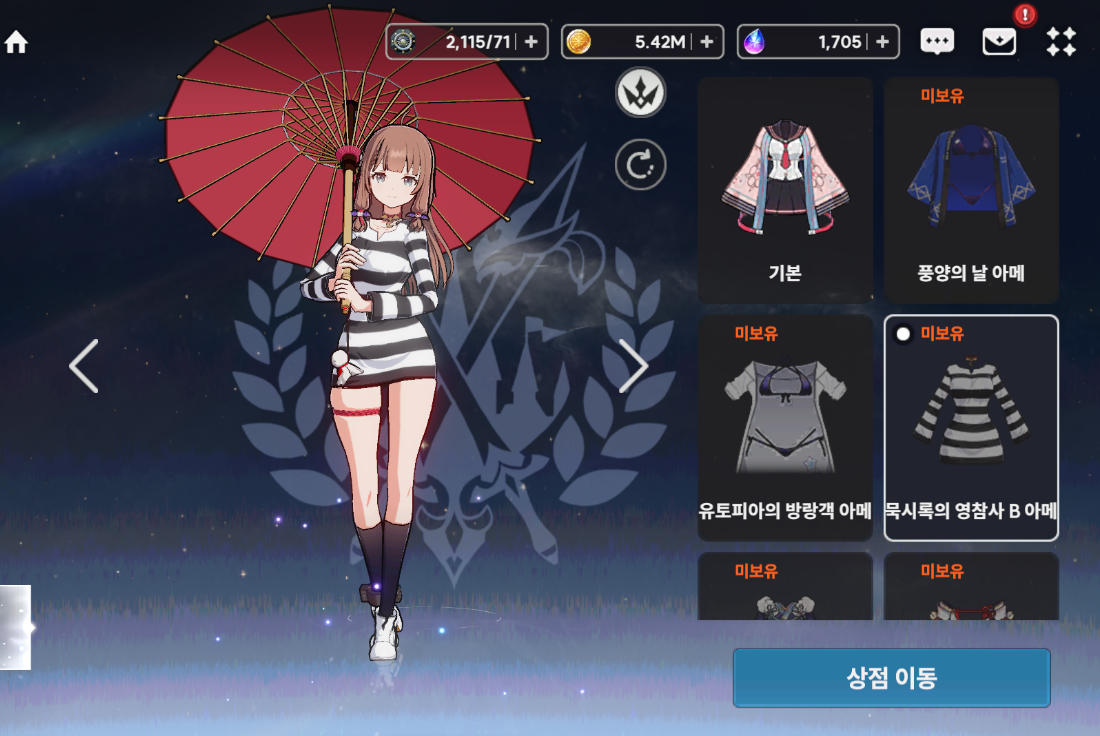The width and height of the screenshot is (1100, 736).
Task: Open the chat bubble icon
Action: click(937, 42)
